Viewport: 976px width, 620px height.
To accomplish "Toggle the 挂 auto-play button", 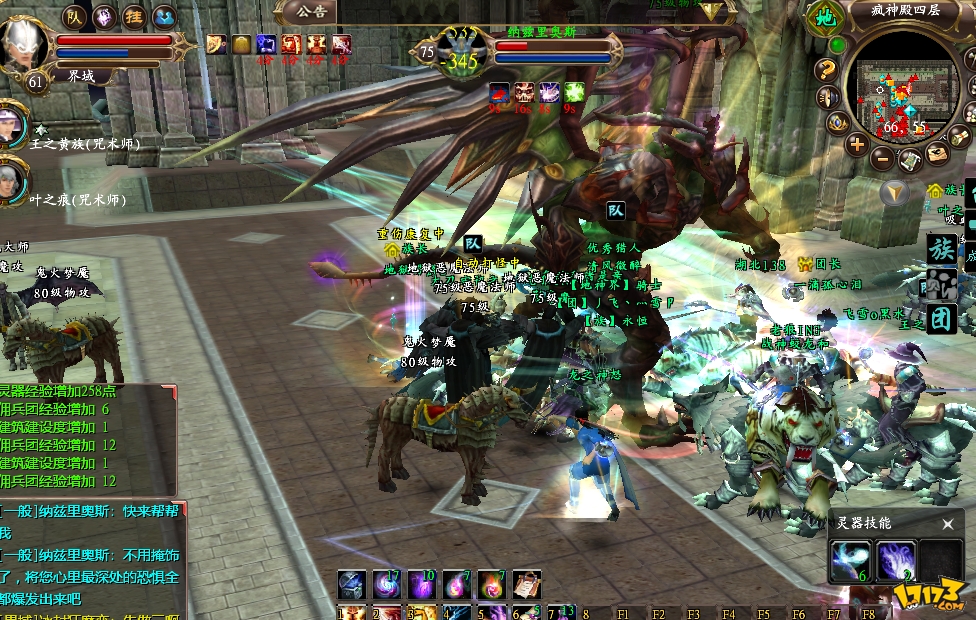I will [x=134, y=16].
